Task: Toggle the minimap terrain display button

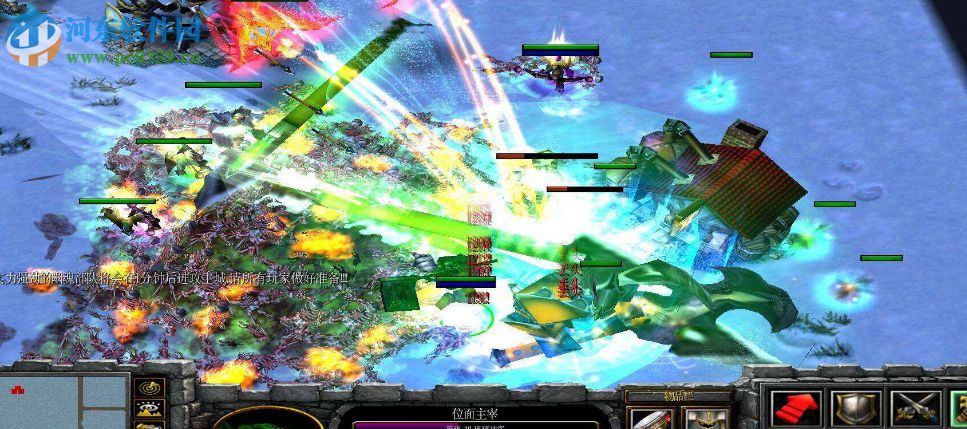Action: tap(152, 411)
